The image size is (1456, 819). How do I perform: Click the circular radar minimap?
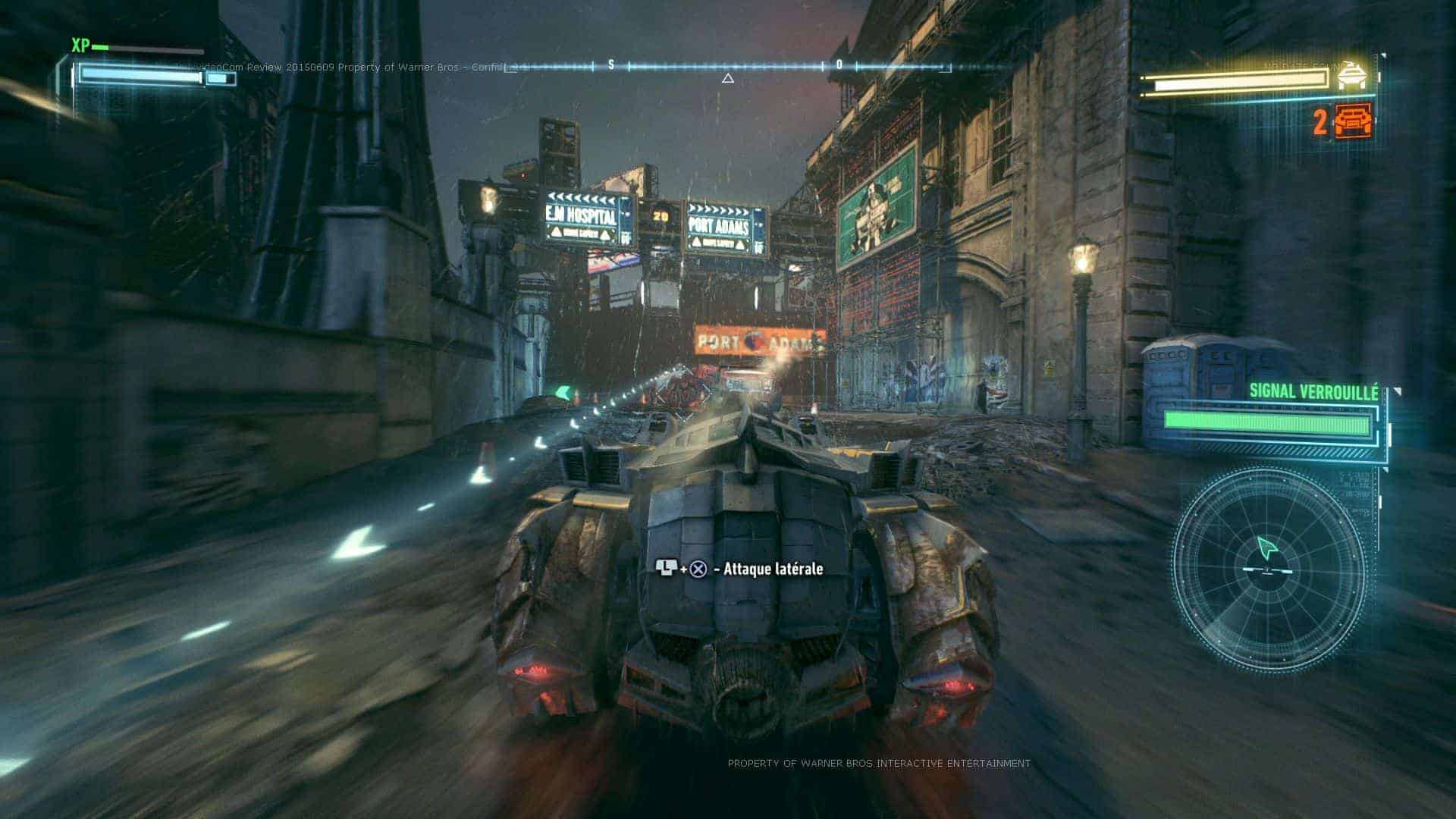(1269, 570)
